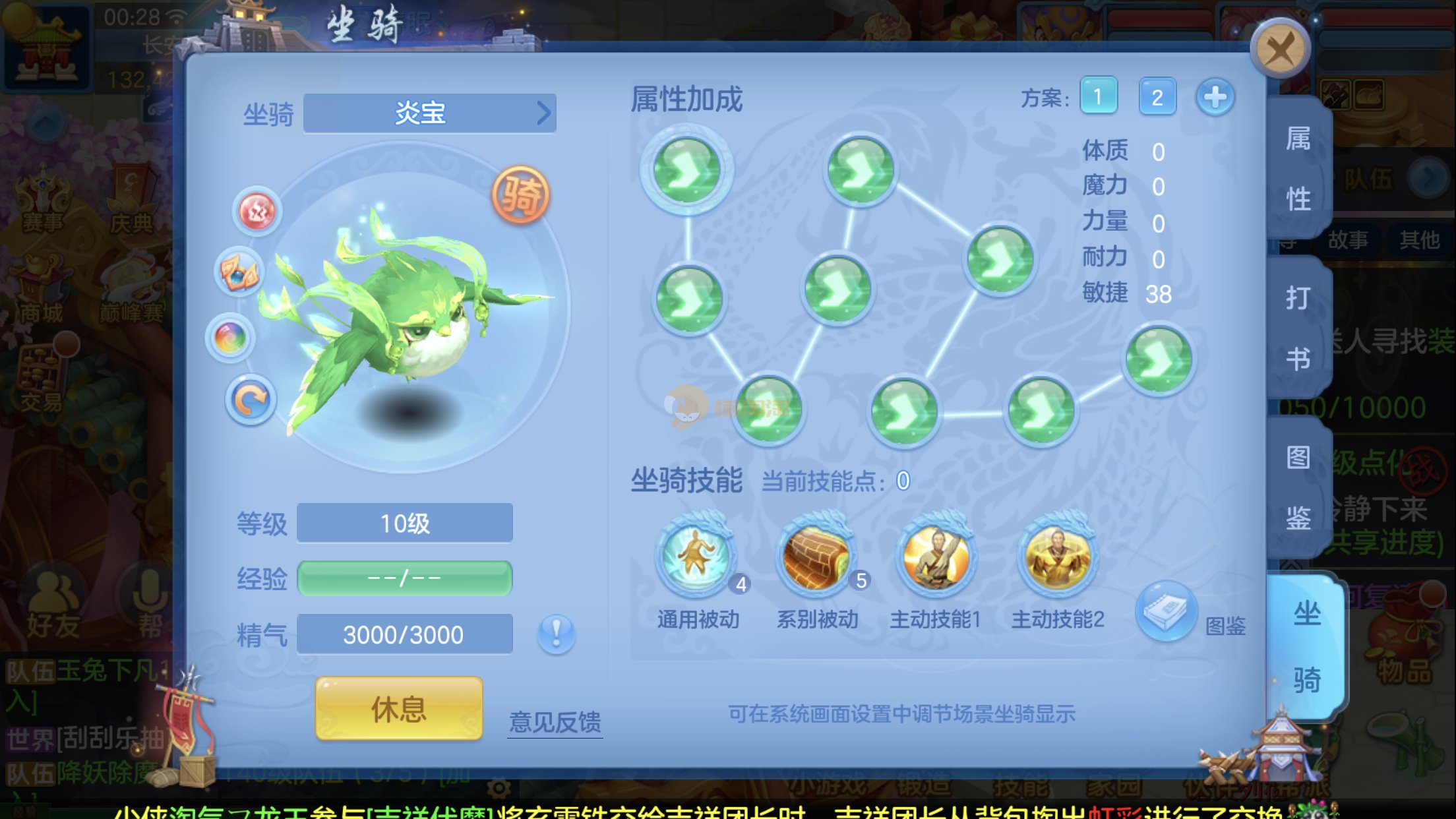
Task: Select attribute scheme 1
Action: [x=1098, y=97]
